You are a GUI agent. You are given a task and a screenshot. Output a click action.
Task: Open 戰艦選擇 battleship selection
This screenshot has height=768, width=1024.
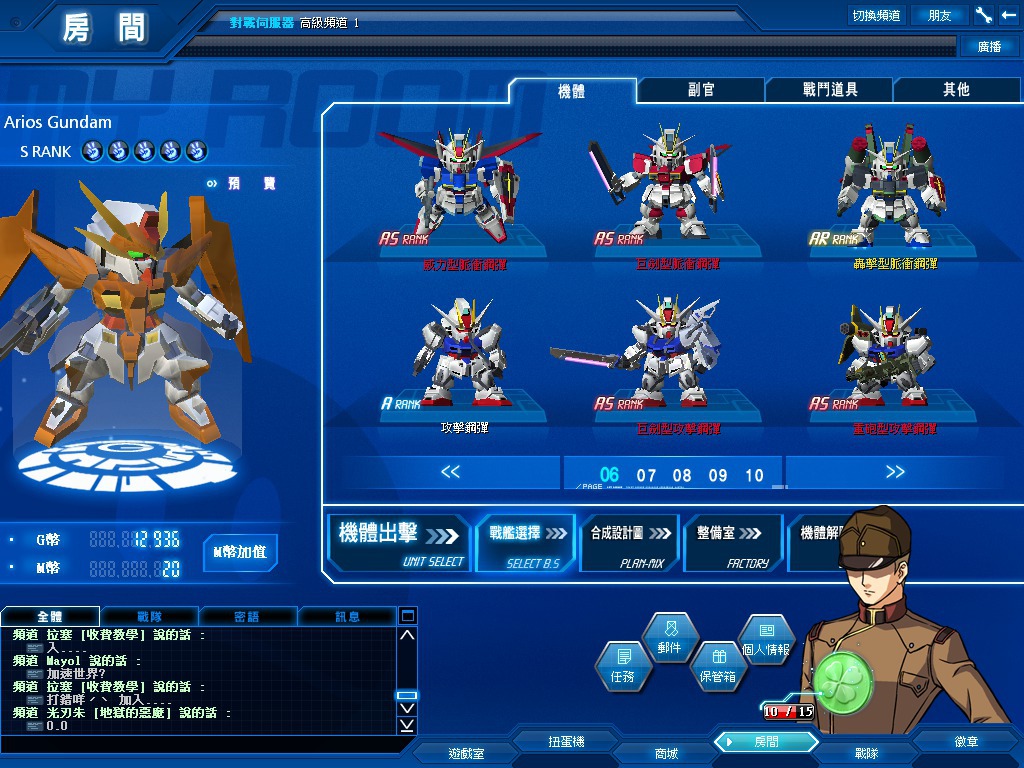526,543
